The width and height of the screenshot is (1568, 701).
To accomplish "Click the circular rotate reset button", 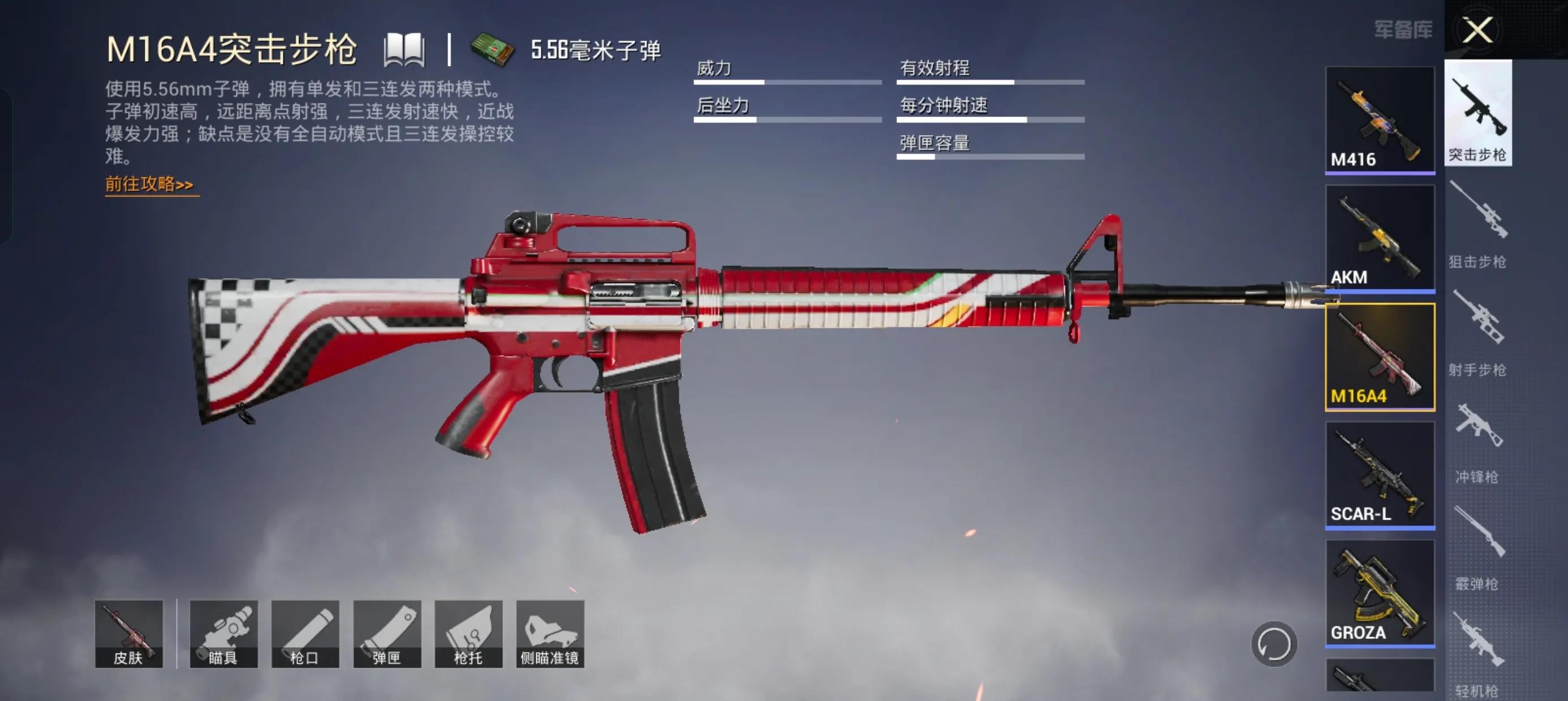I will (1273, 644).
